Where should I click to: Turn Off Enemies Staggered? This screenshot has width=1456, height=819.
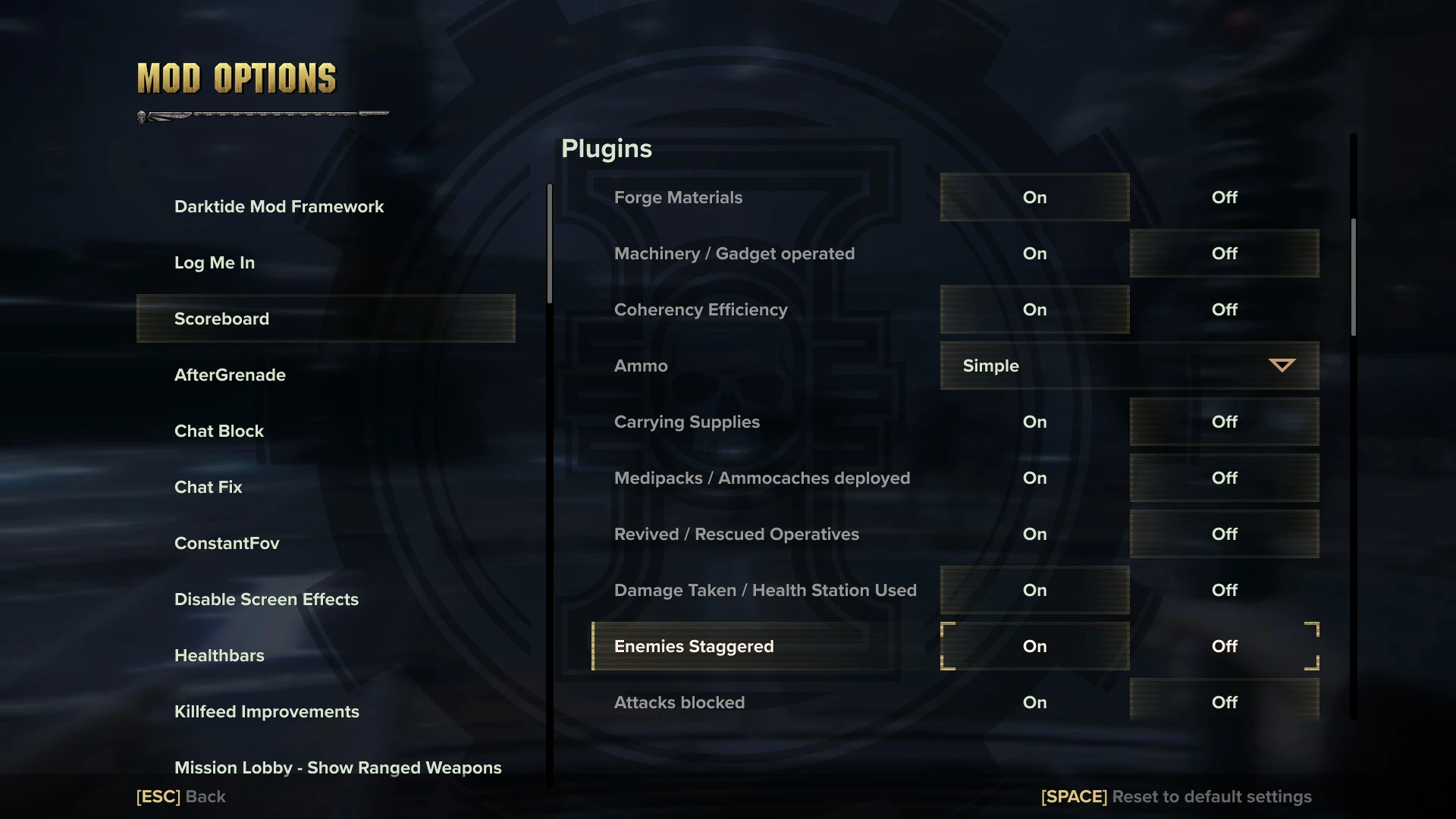tap(1223, 646)
